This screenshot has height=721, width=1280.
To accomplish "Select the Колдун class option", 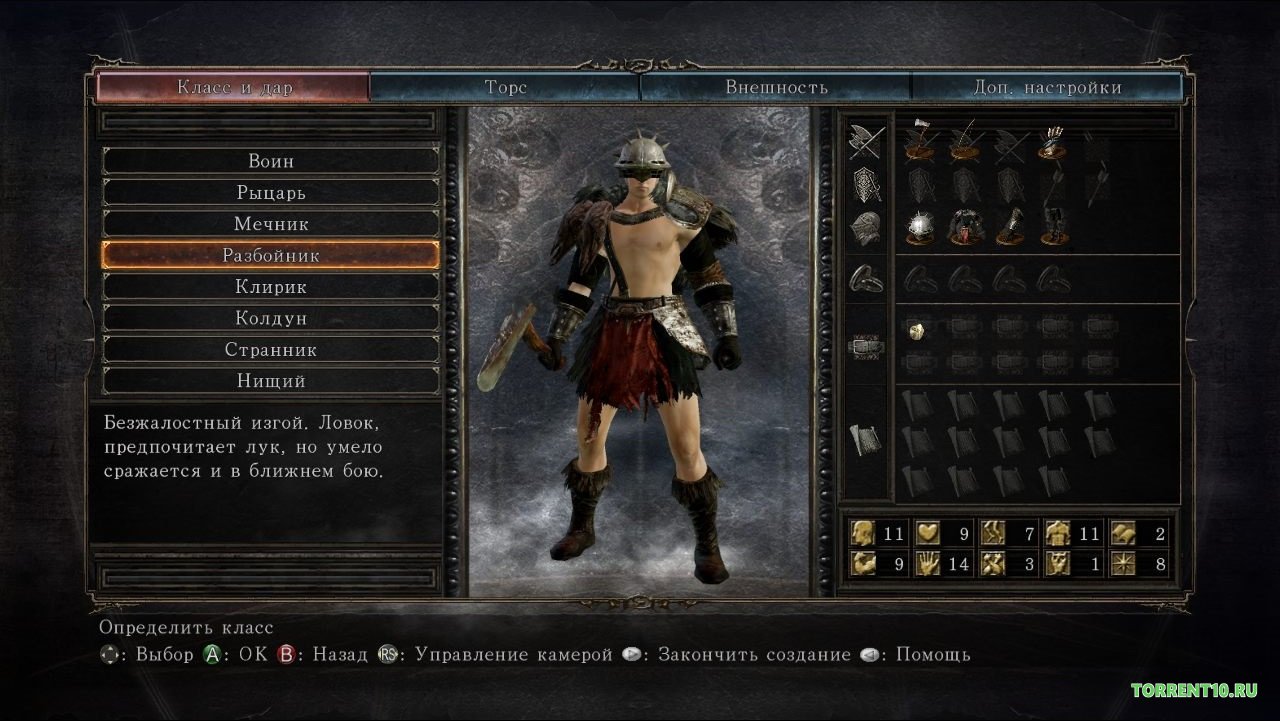I will [271, 318].
